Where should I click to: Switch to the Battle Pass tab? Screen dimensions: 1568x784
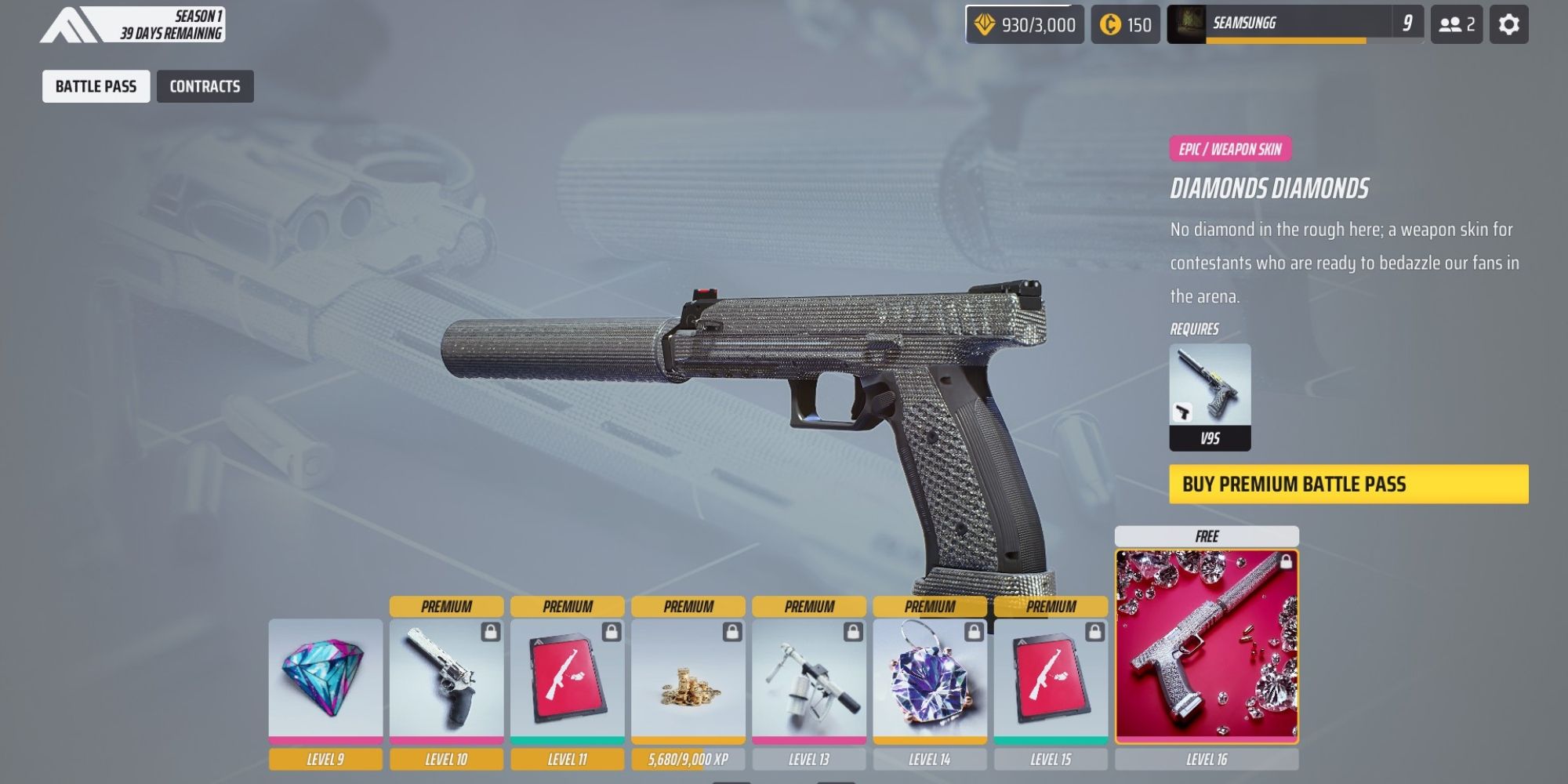pyautogui.click(x=96, y=86)
